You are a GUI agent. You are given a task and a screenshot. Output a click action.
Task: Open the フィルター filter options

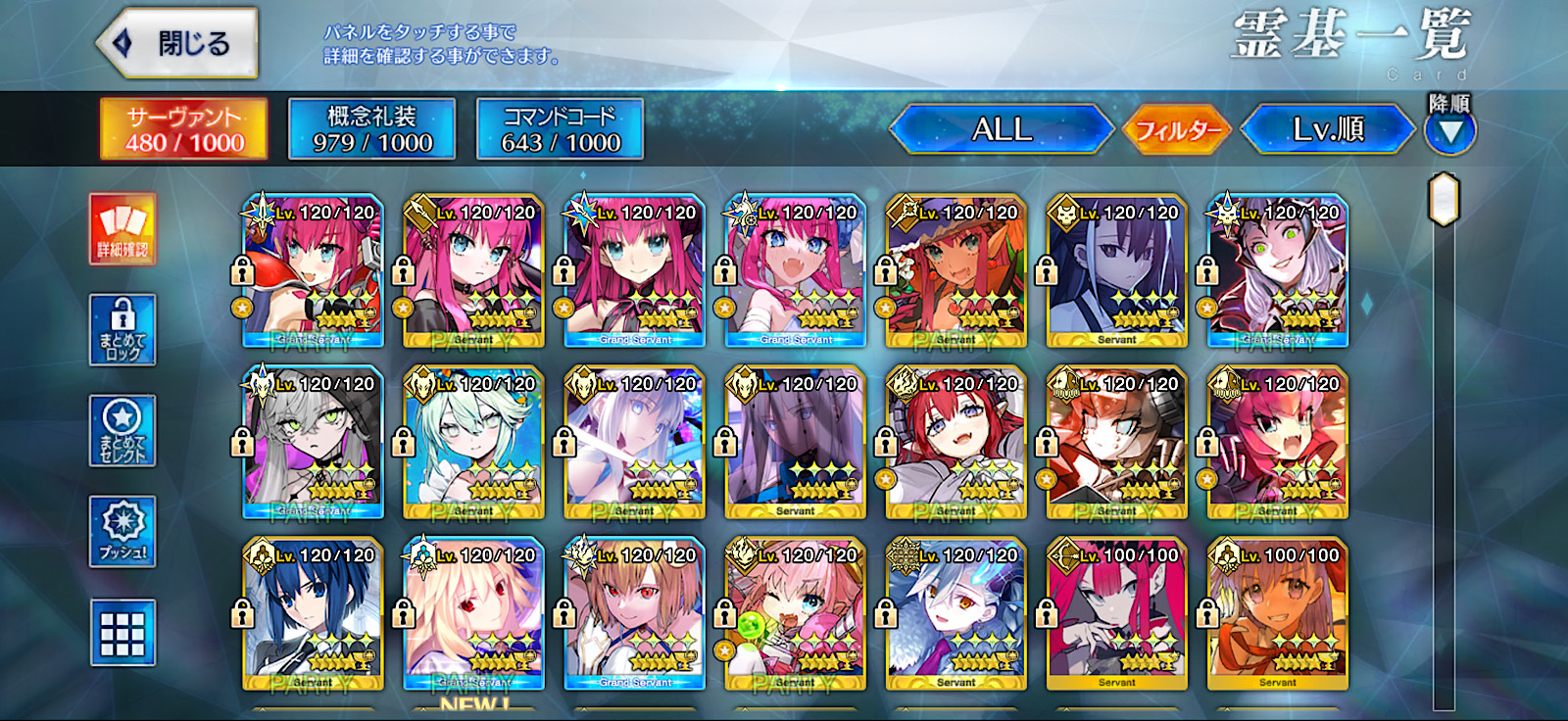[1177, 129]
